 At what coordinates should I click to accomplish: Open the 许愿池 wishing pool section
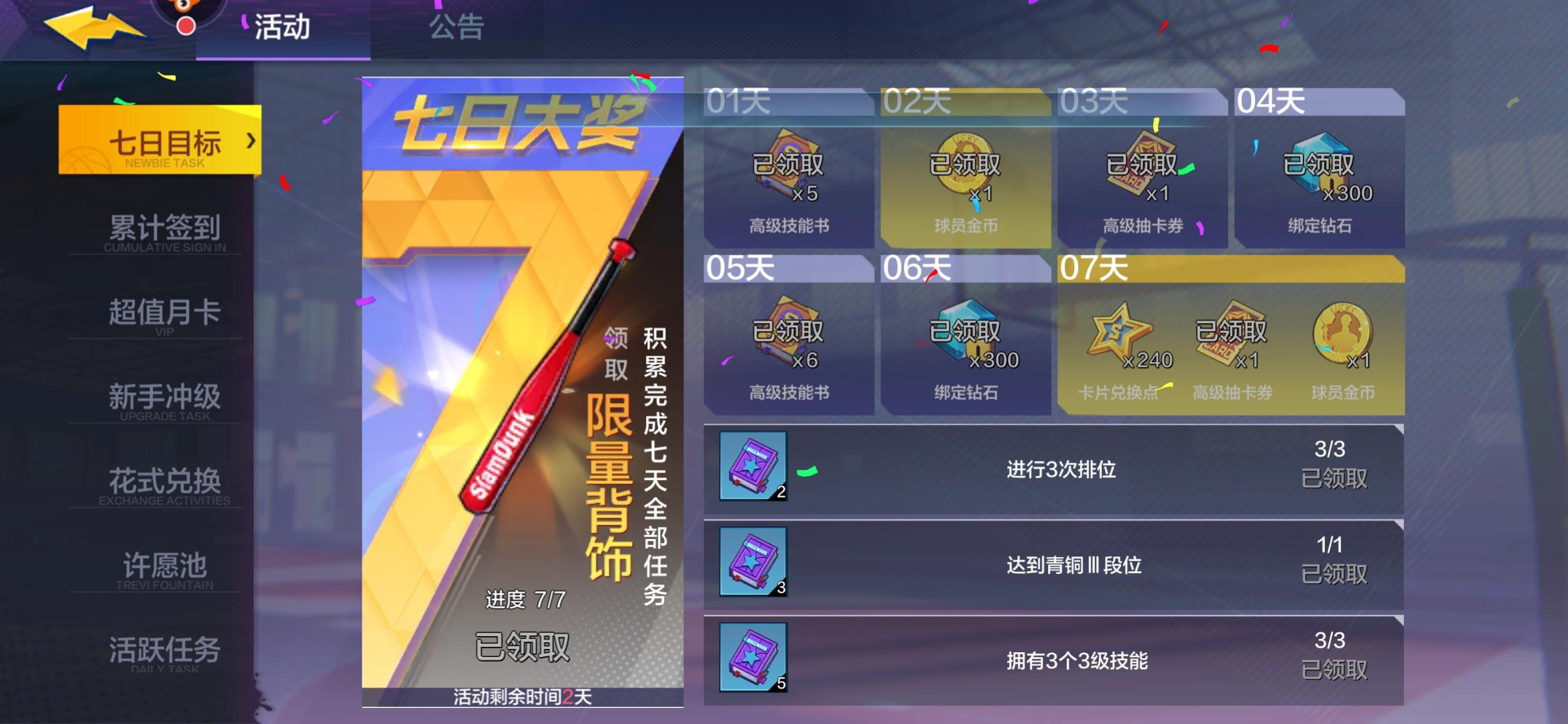(x=166, y=566)
